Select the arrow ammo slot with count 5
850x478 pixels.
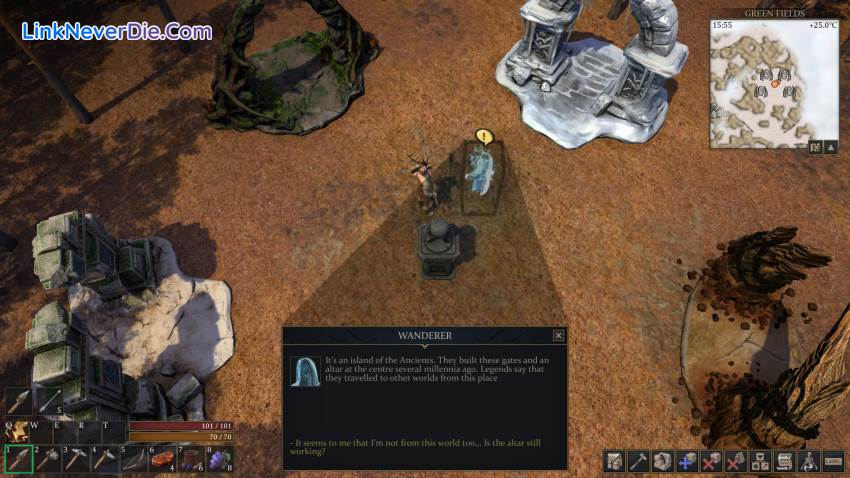(x=48, y=401)
